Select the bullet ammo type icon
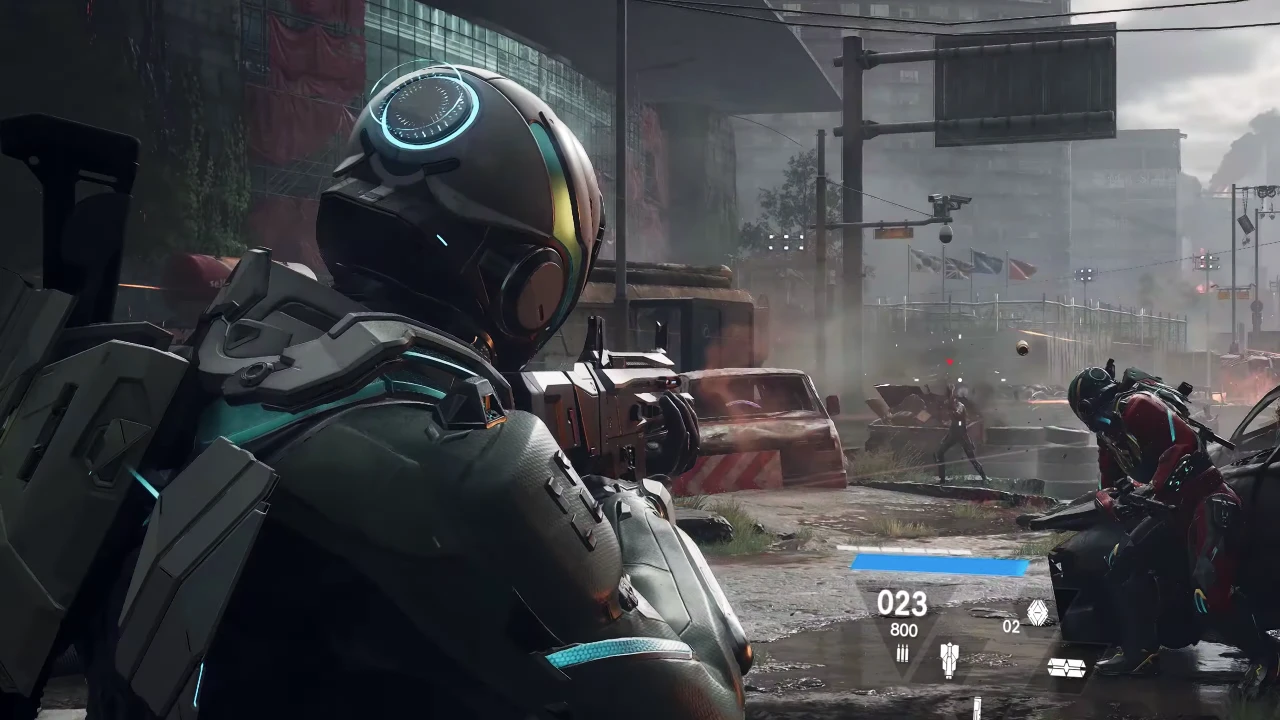This screenshot has height=720, width=1280. point(902,654)
